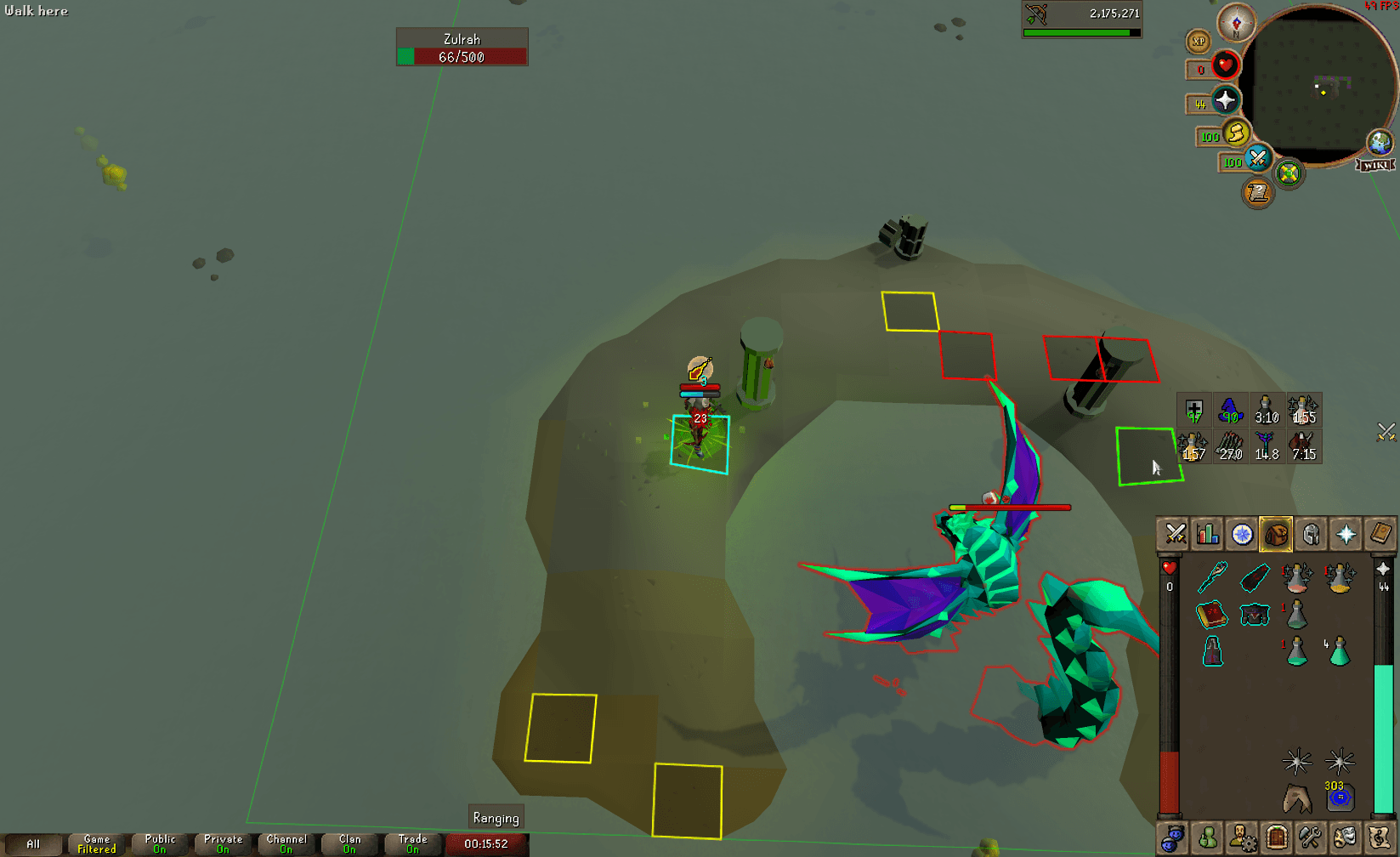
Task: Click the Walk here option
Action: click(x=36, y=11)
